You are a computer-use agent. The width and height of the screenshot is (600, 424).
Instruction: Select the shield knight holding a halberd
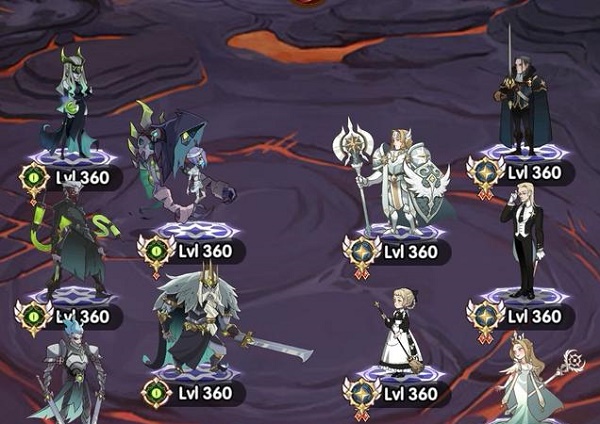point(395,180)
